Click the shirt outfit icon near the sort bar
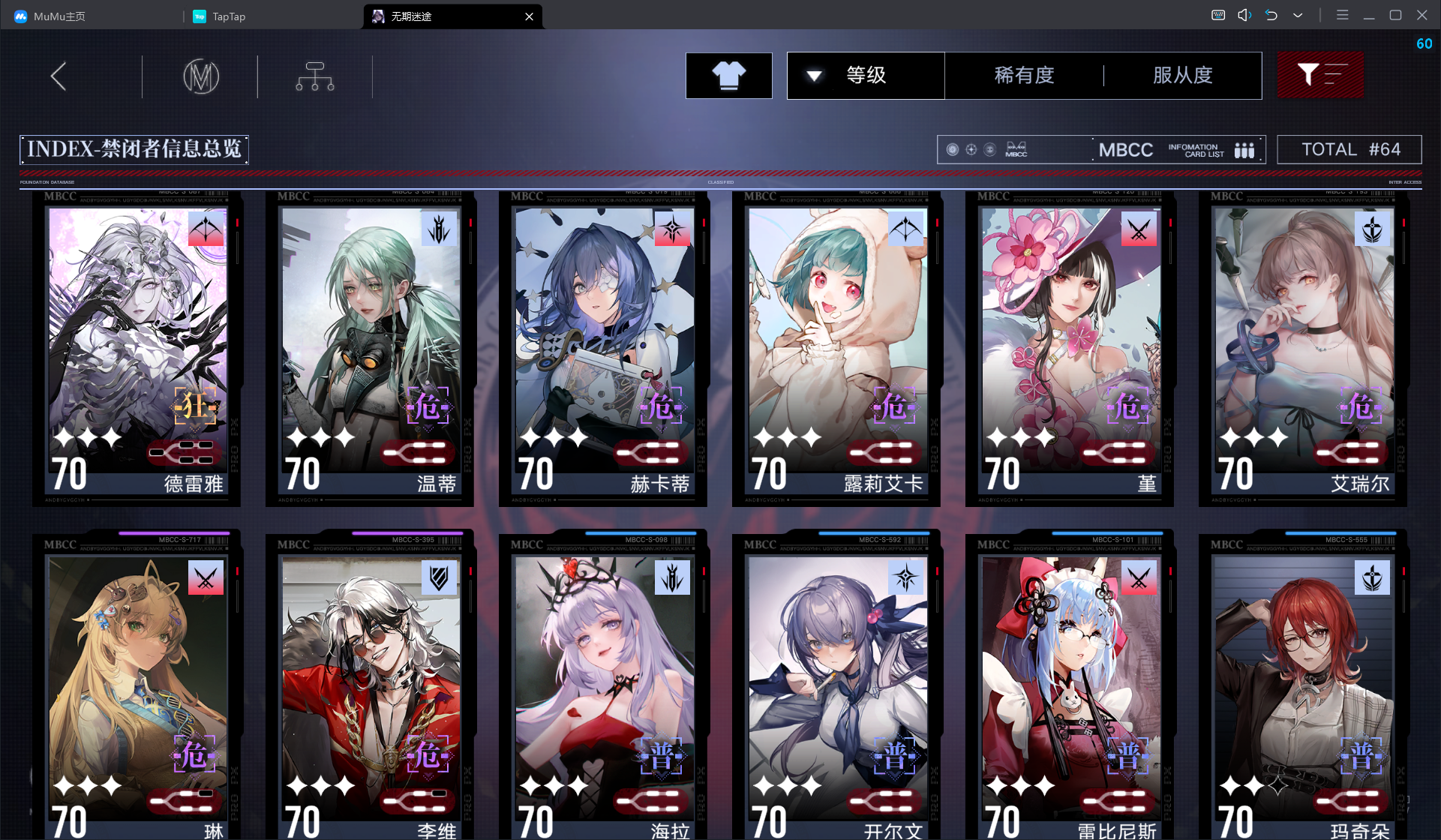This screenshot has width=1441, height=840. [728, 76]
